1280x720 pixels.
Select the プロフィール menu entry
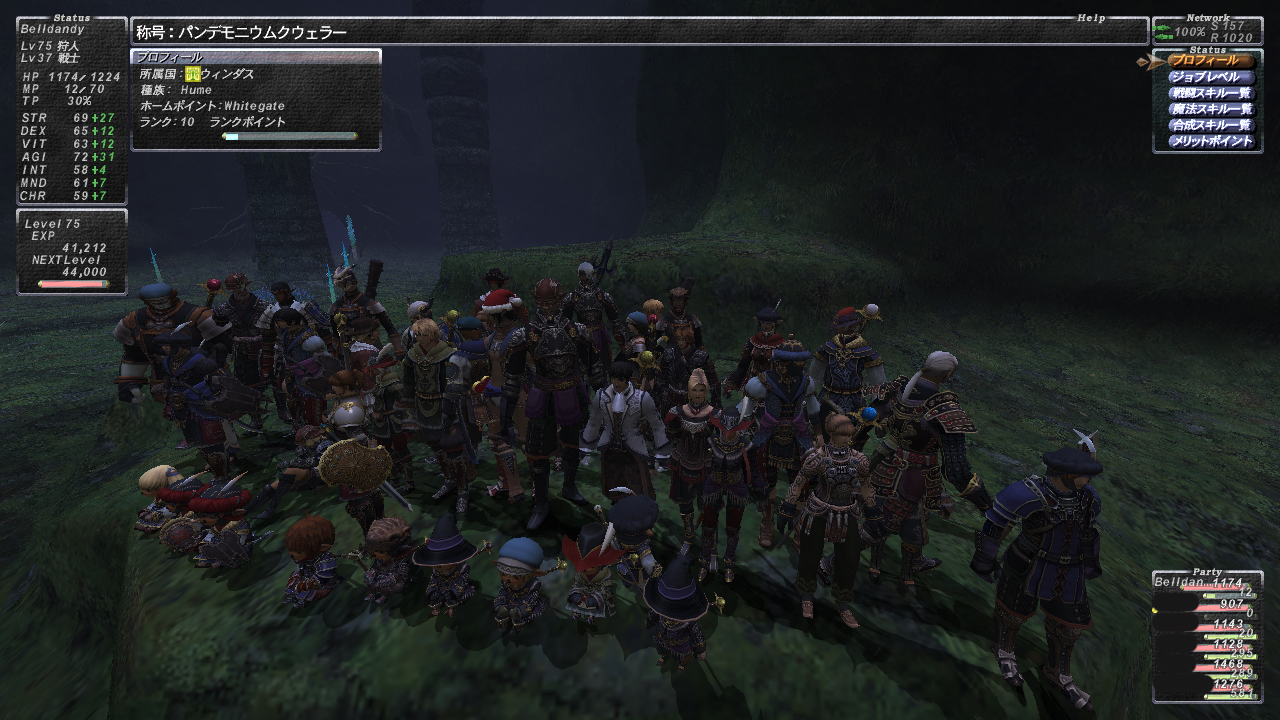pyautogui.click(x=1210, y=61)
